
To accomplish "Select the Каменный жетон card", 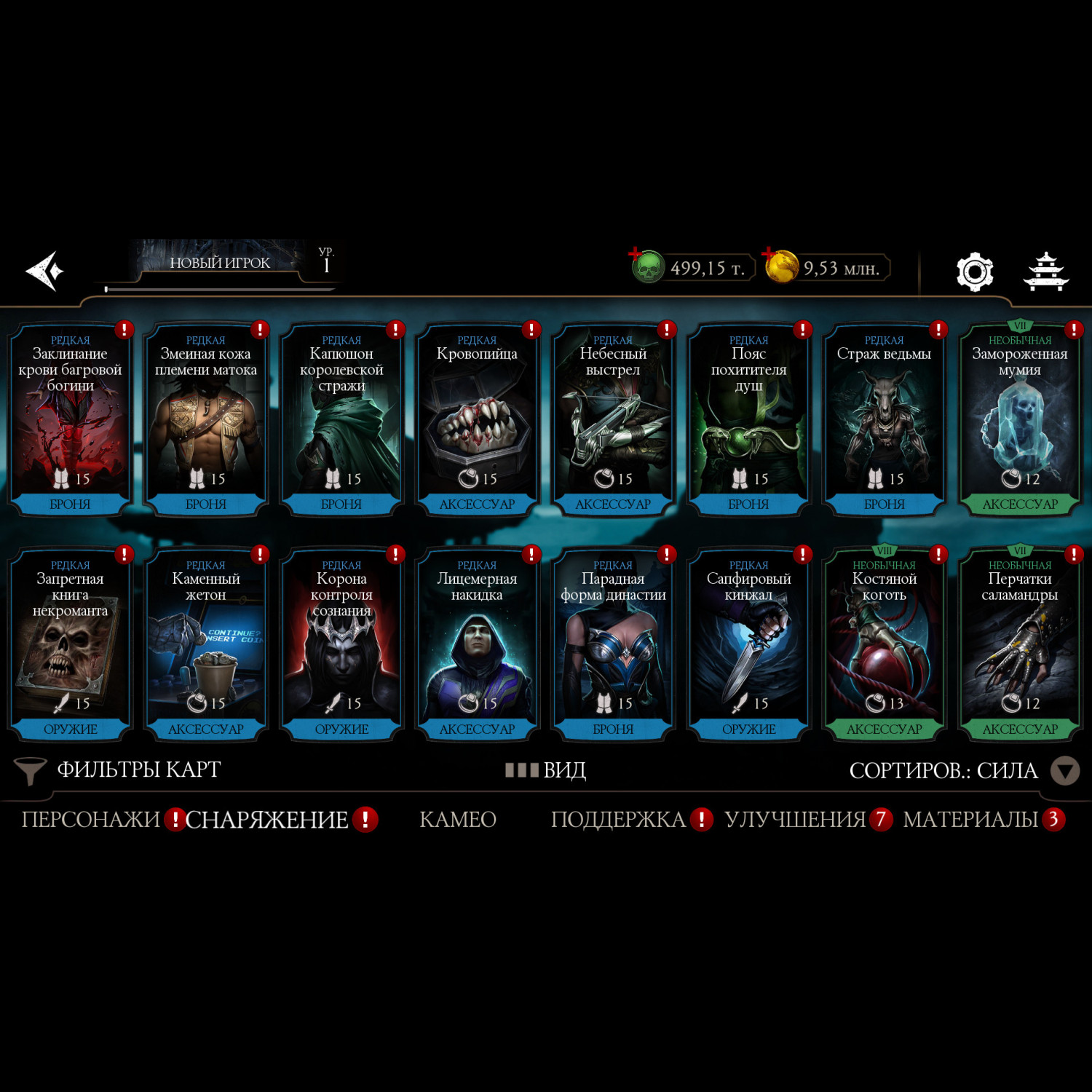I will pos(206,645).
